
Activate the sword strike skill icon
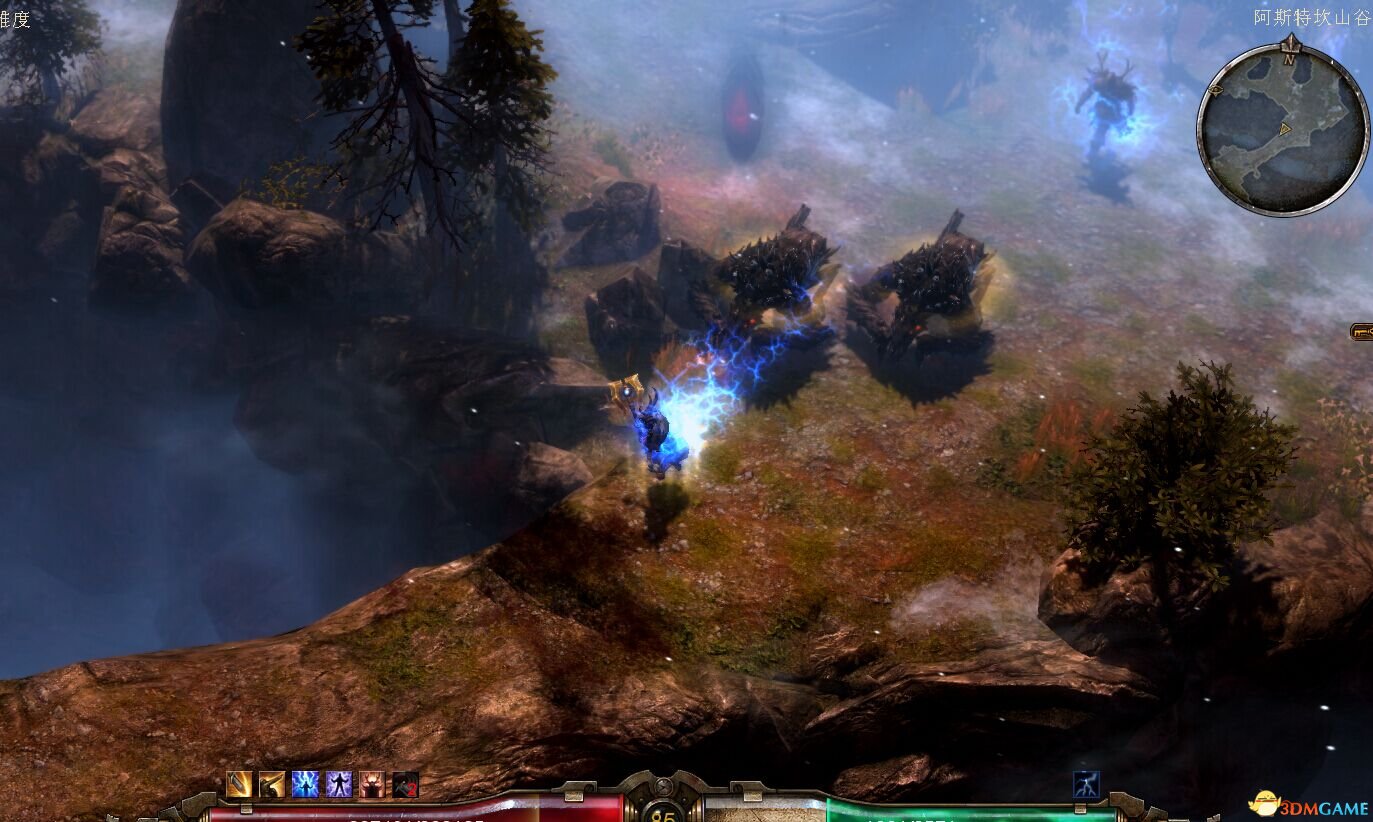(x=239, y=785)
